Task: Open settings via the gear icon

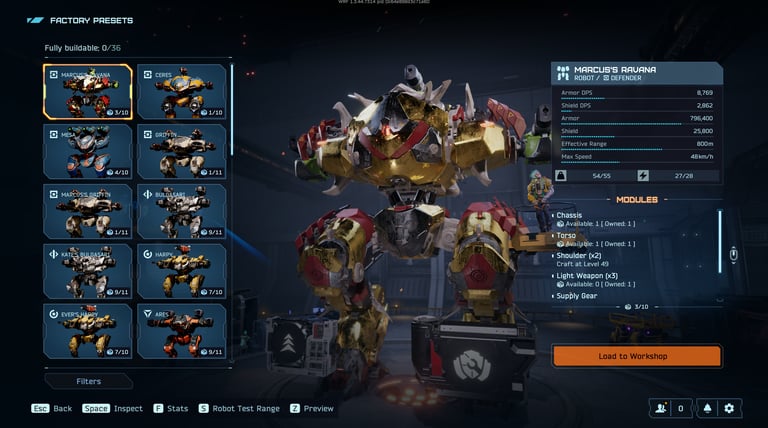Action: pyautogui.click(x=729, y=408)
